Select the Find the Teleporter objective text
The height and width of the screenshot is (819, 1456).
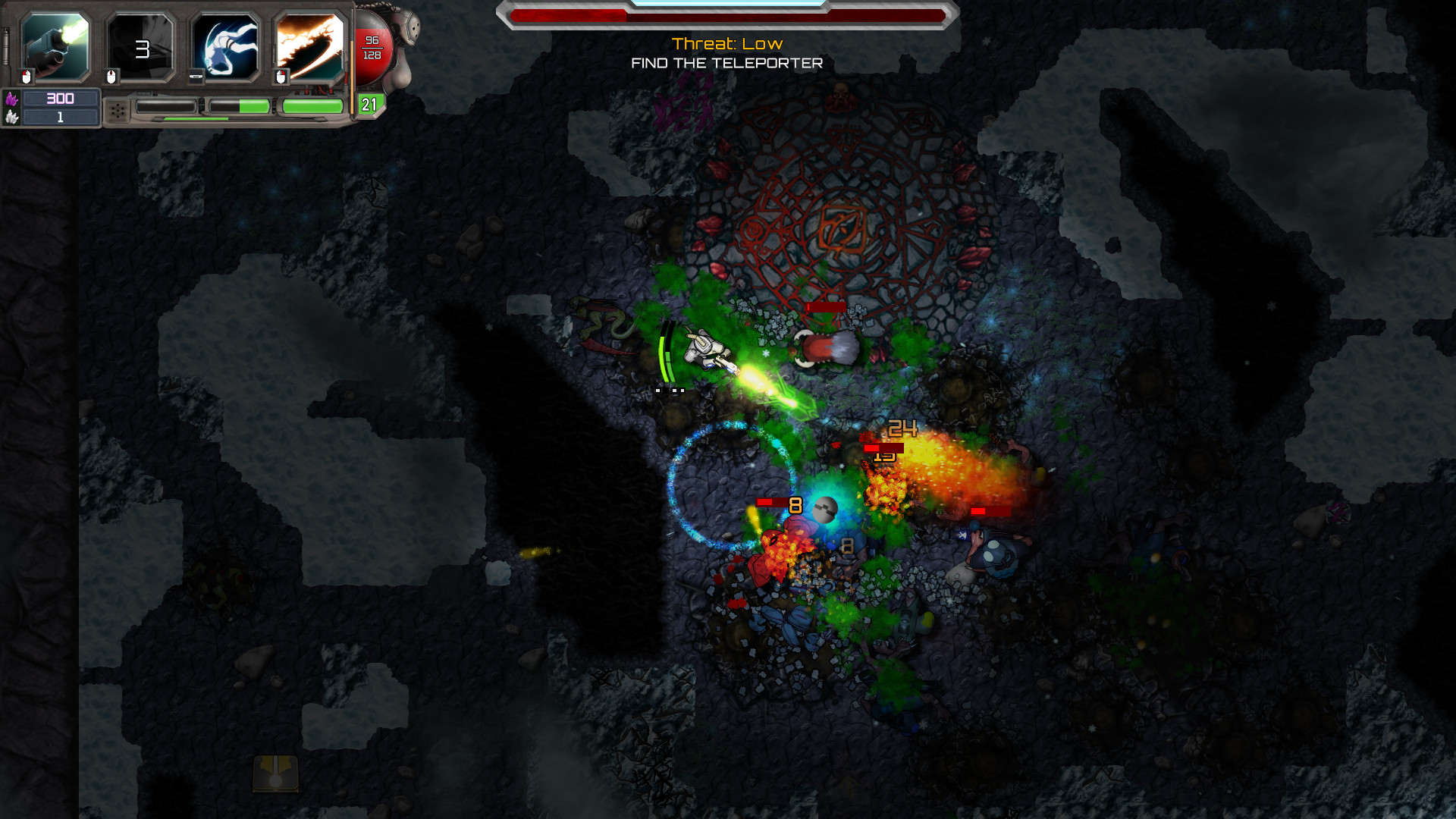point(726,64)
